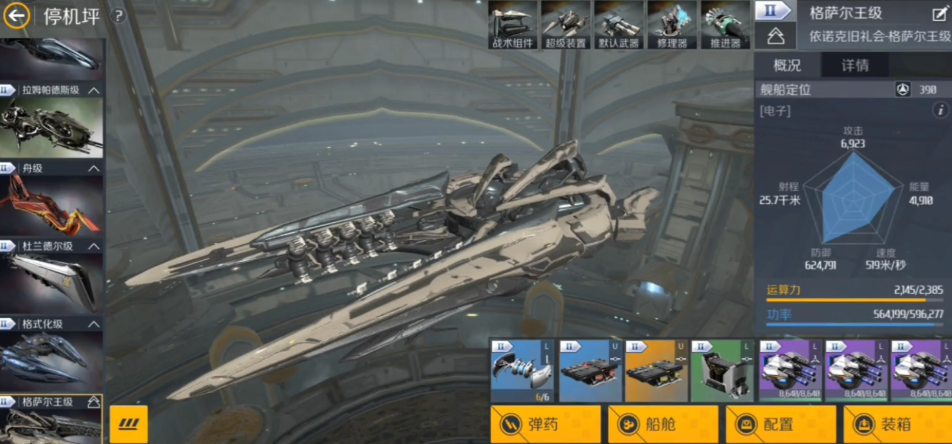Image resolution: width=952 pixels, height=444 pixels.
Task: Open the 推进器 thruster category
Action: [725, 24]
